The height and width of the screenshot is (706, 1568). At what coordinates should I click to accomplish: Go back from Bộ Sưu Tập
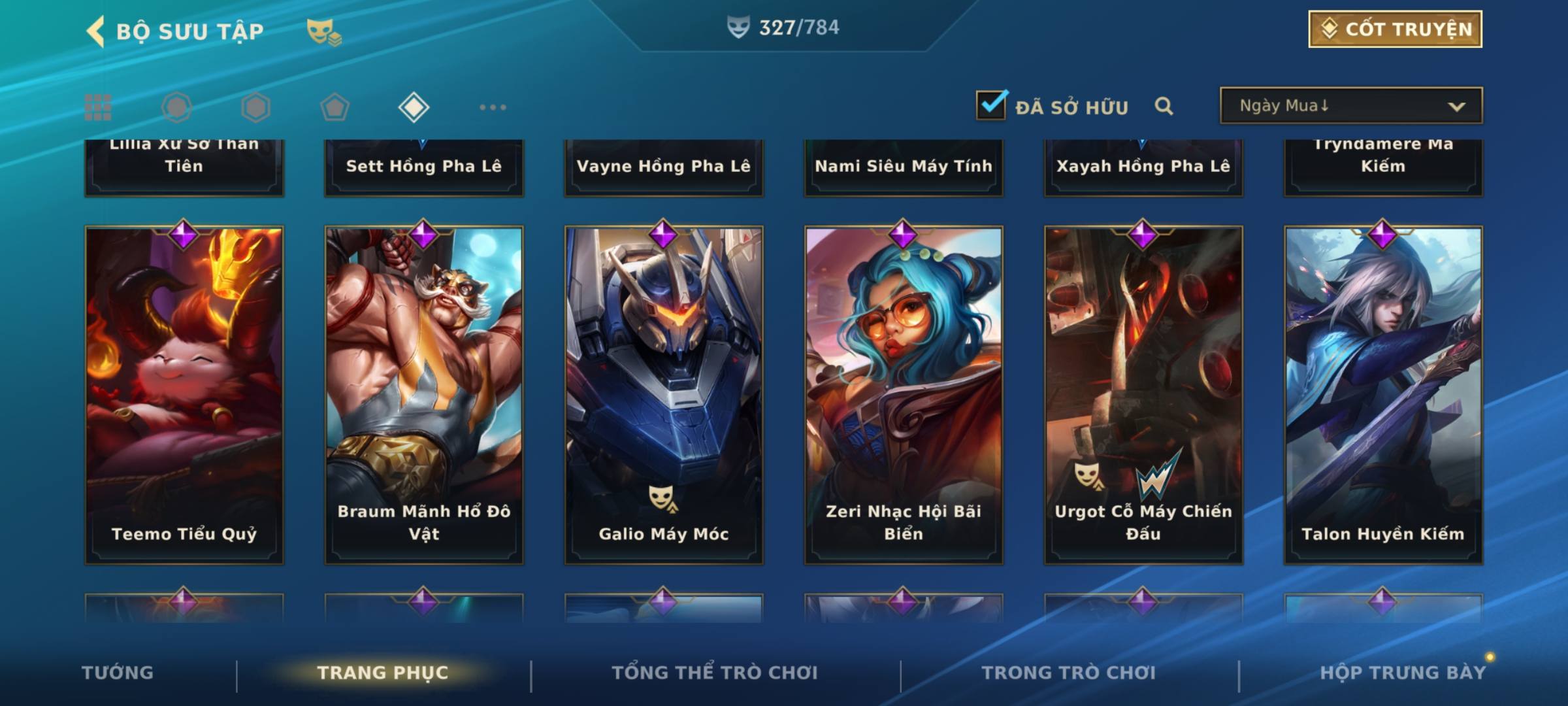pos(96,31)
